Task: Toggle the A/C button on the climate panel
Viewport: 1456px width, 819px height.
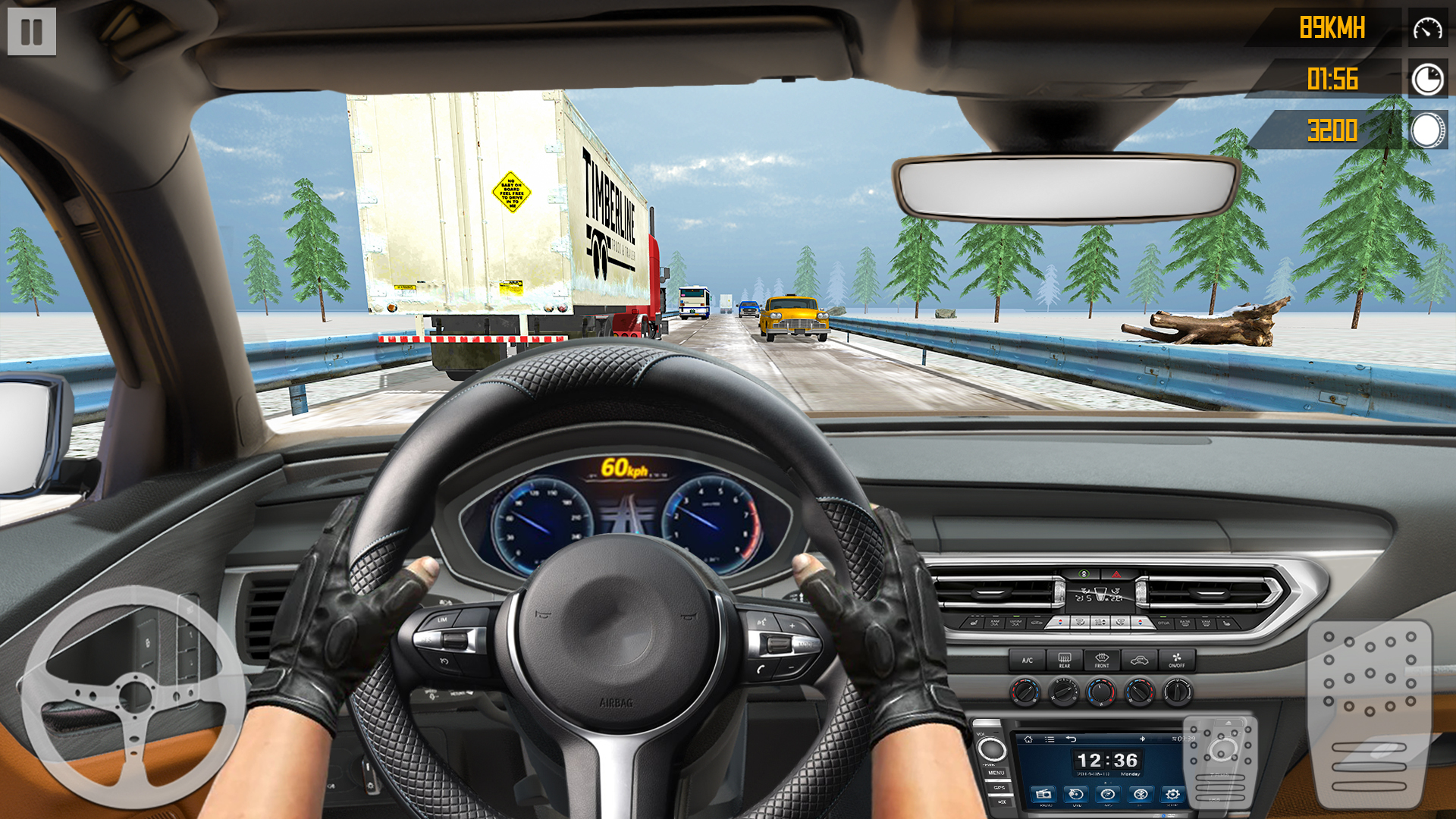Action: tap(1027, 660)
